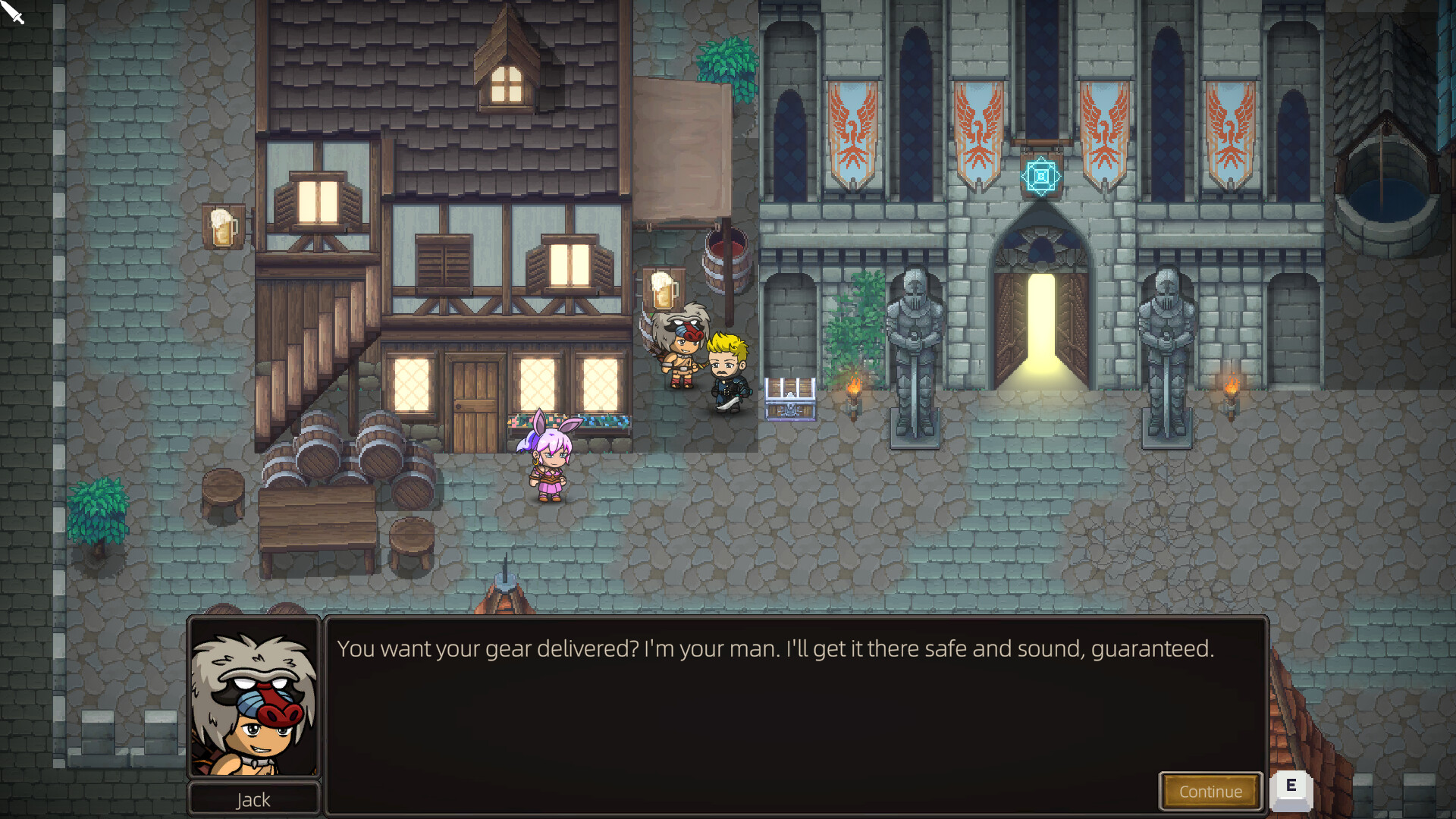Select the treasure chest near the entrance

coord(792,398)
